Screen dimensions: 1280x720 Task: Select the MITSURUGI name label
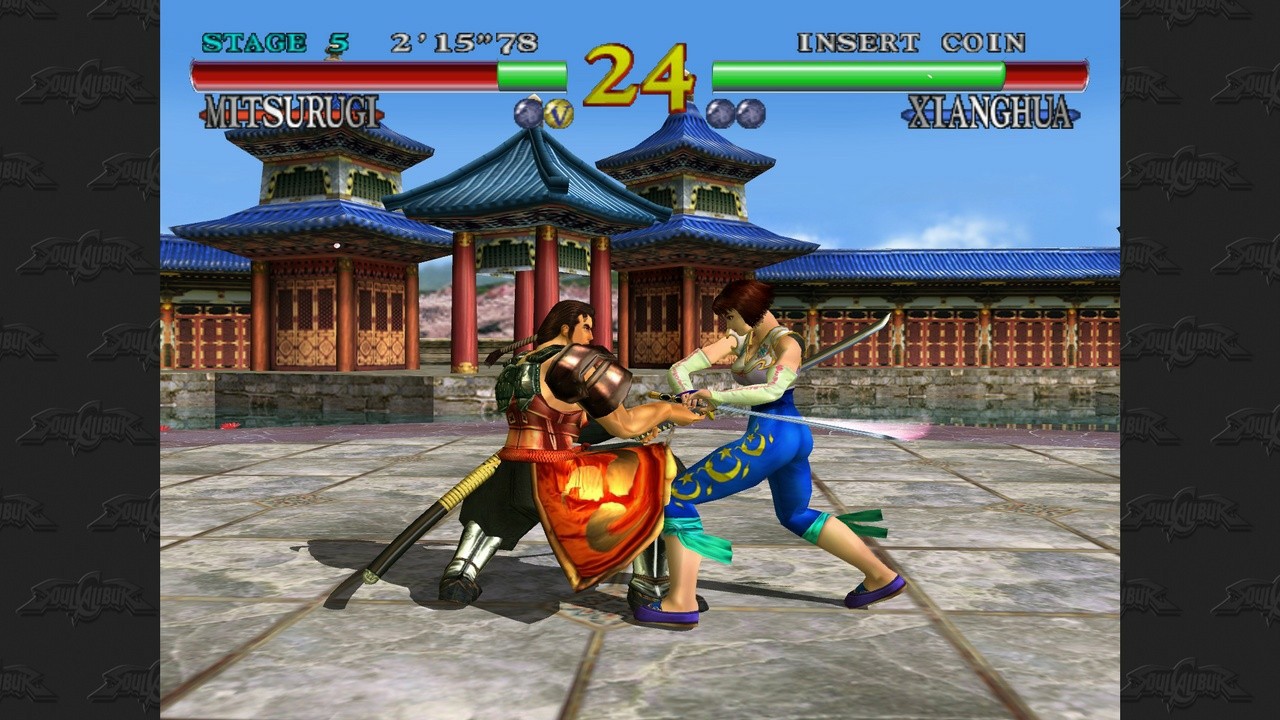295,112
